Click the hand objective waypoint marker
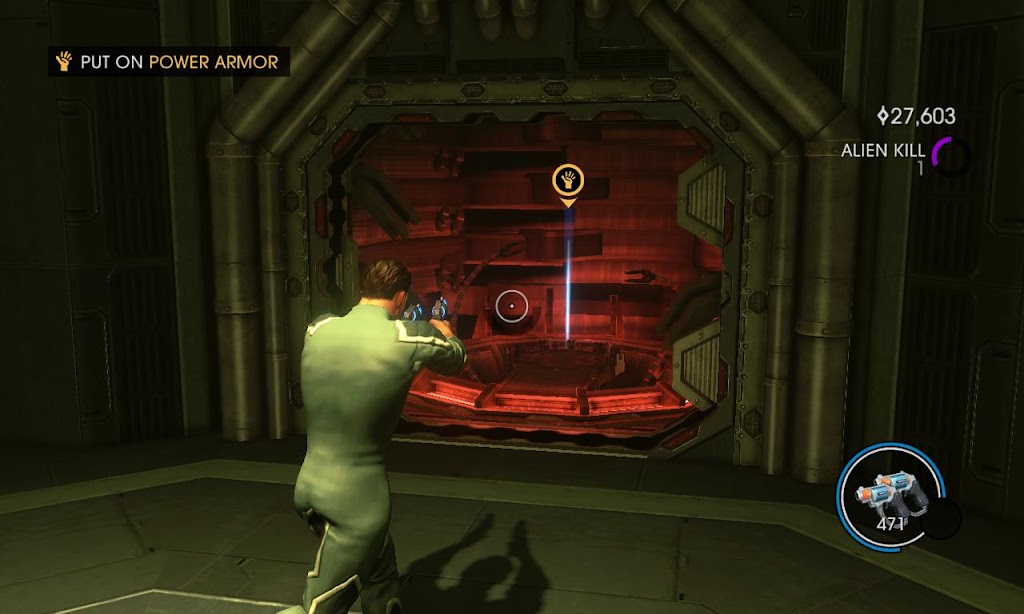This screenshot has width=1024, height=614. point(568,181)
